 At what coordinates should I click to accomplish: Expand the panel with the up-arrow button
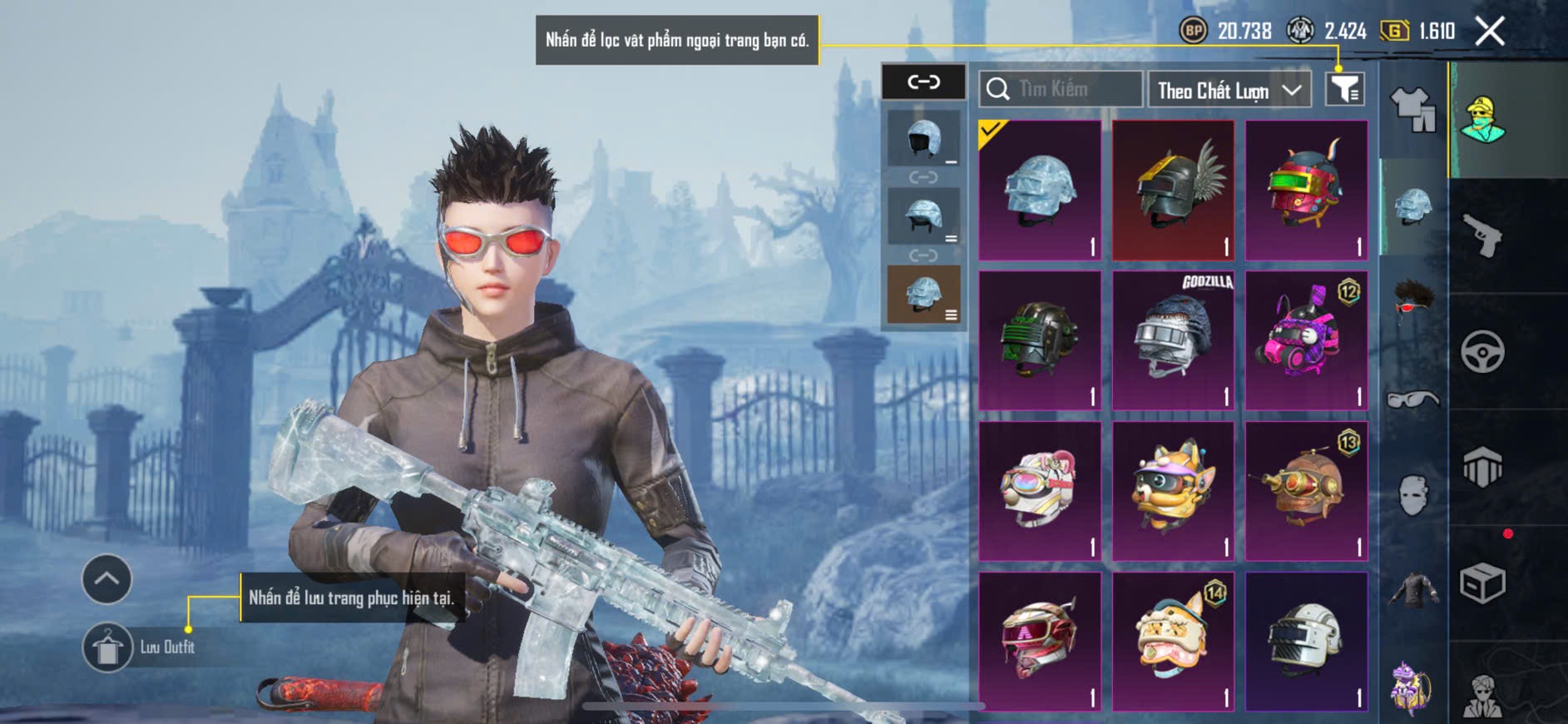[106, 579]
